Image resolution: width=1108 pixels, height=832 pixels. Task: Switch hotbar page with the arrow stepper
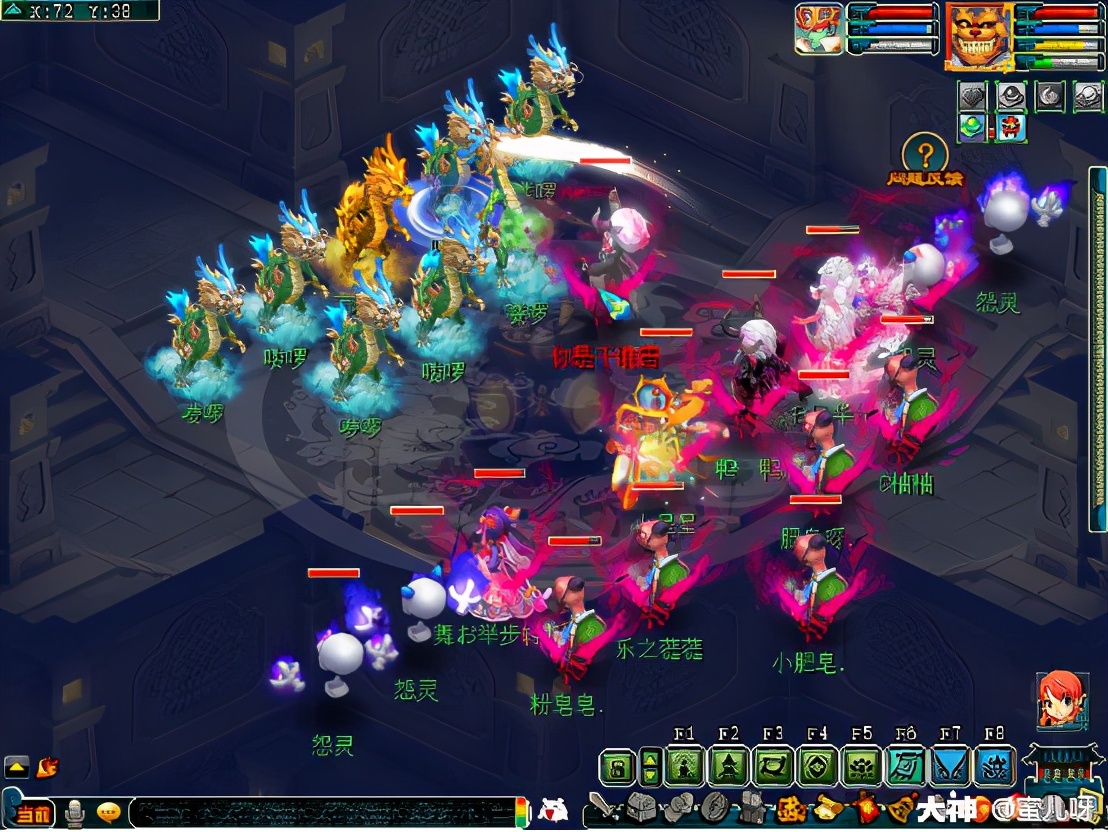650,768
